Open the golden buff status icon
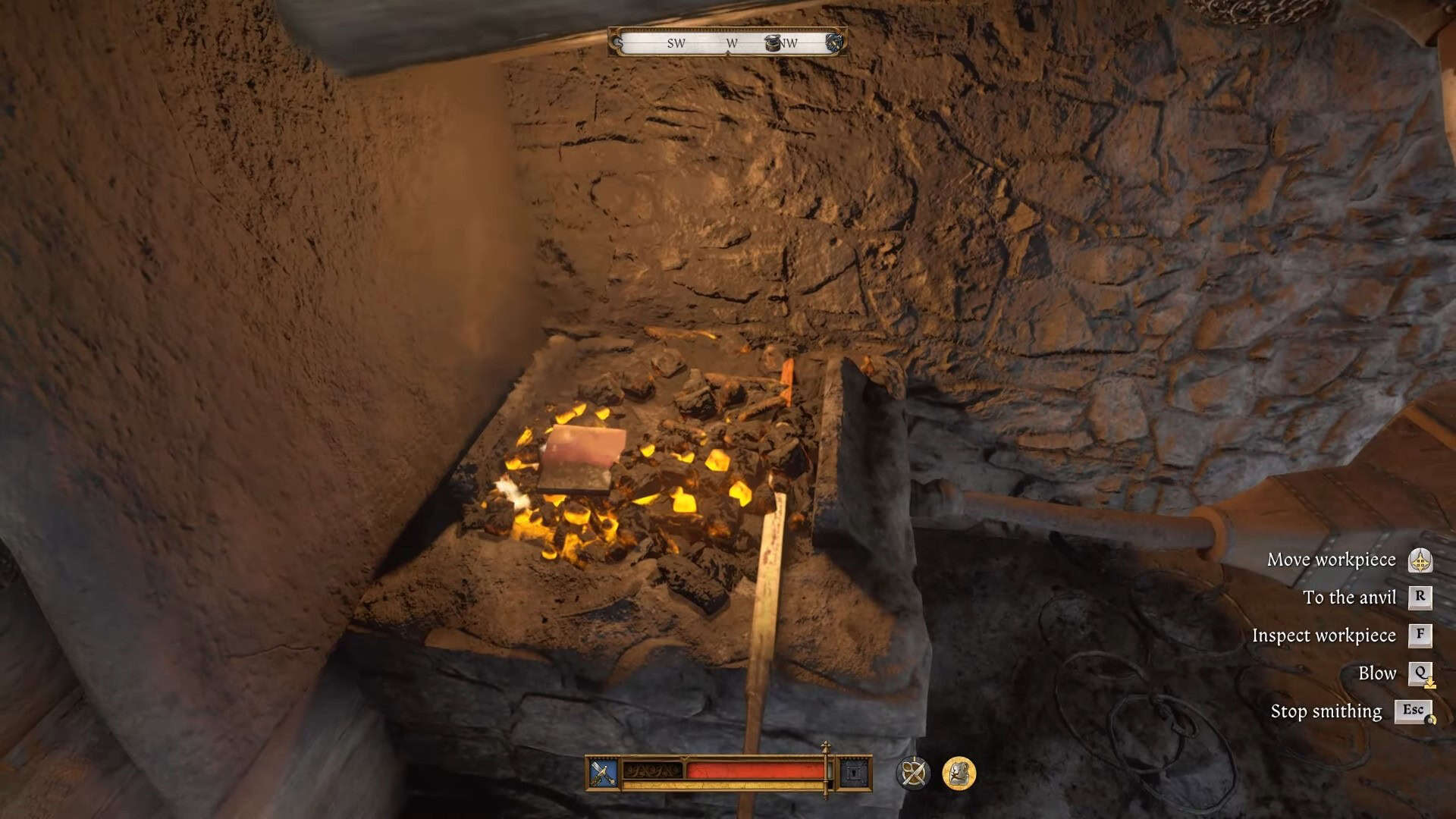This screenshot has height=819, width=1456. 959,773
